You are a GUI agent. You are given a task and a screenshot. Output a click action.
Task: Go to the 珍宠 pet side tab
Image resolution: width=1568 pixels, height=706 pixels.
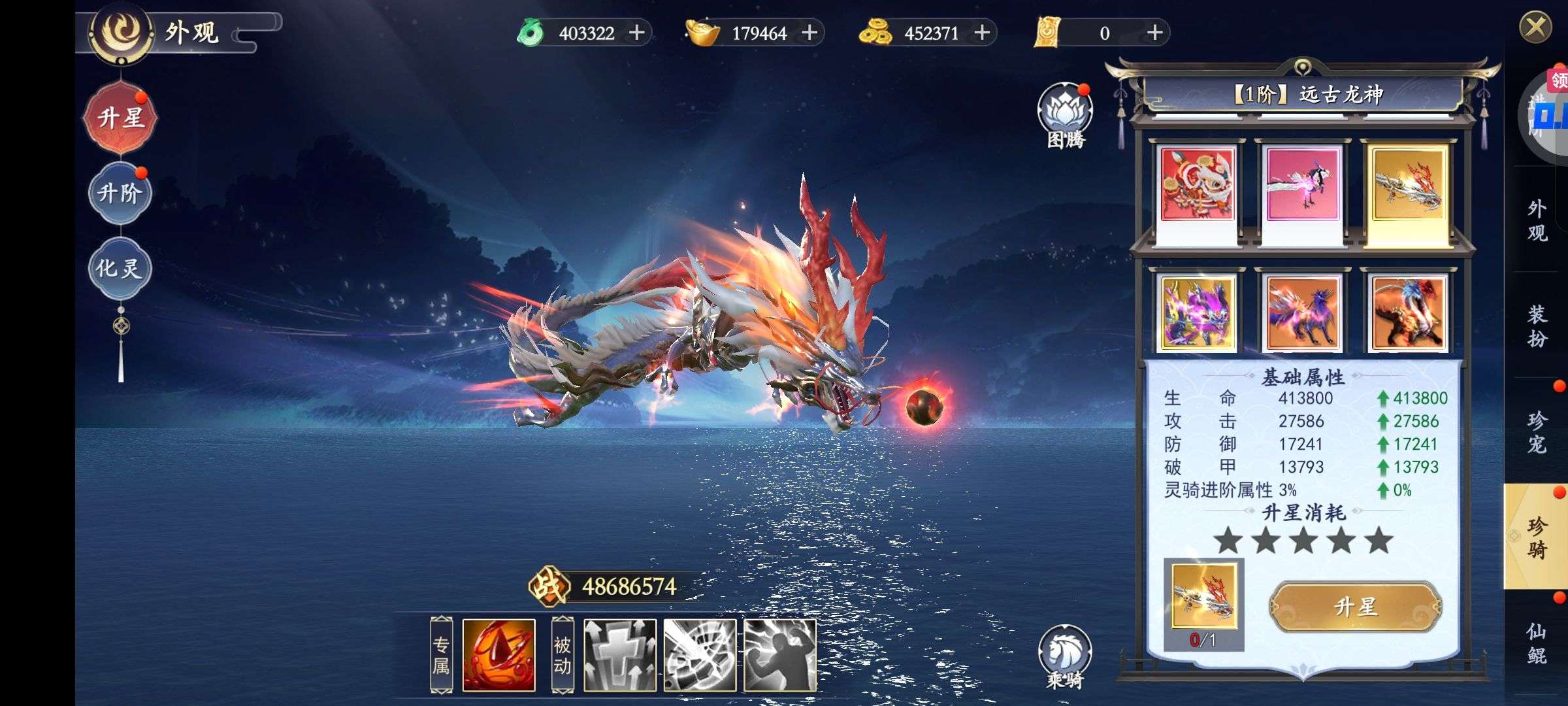[1537, 432]
